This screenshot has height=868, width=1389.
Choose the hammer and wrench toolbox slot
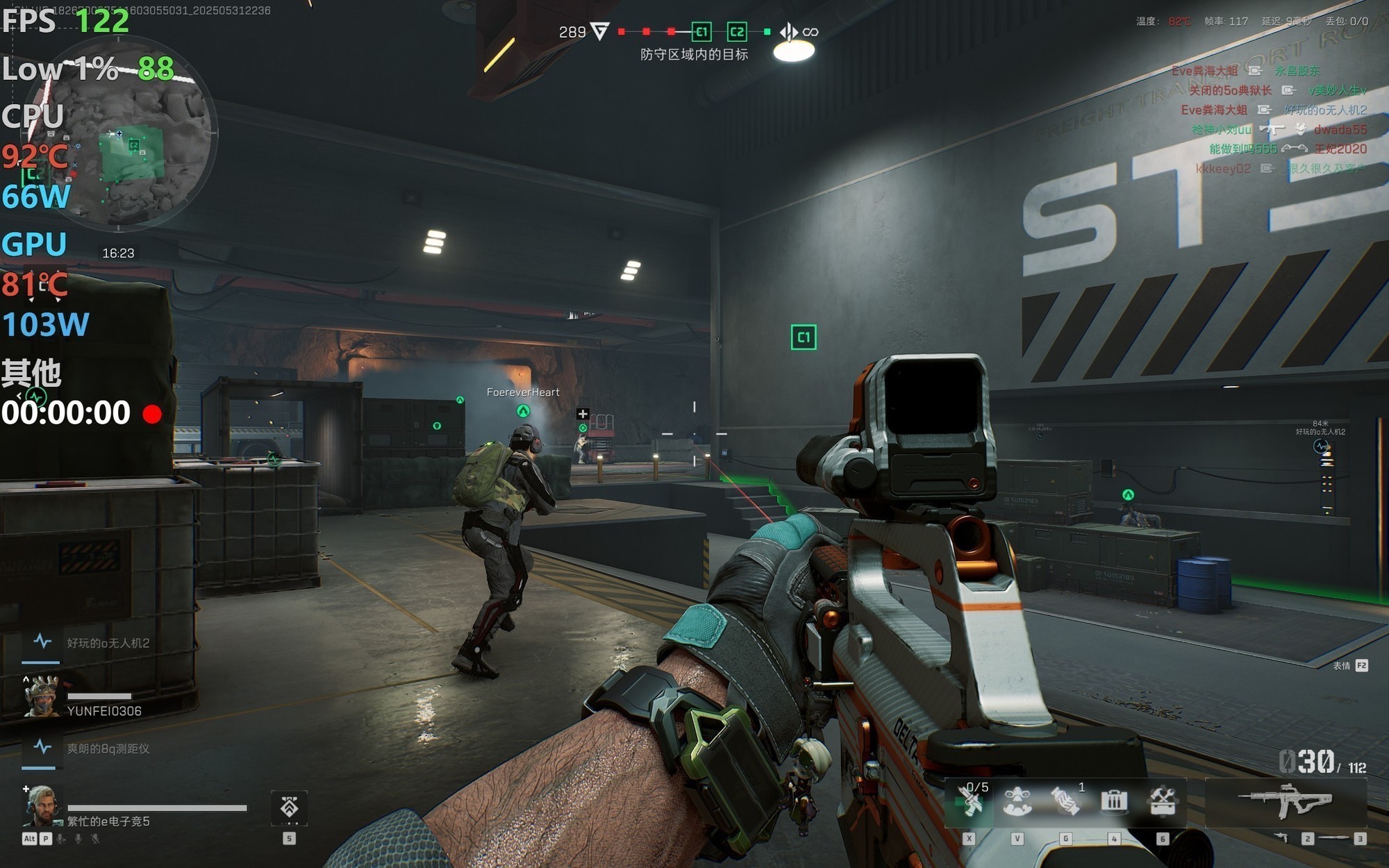1162,801
